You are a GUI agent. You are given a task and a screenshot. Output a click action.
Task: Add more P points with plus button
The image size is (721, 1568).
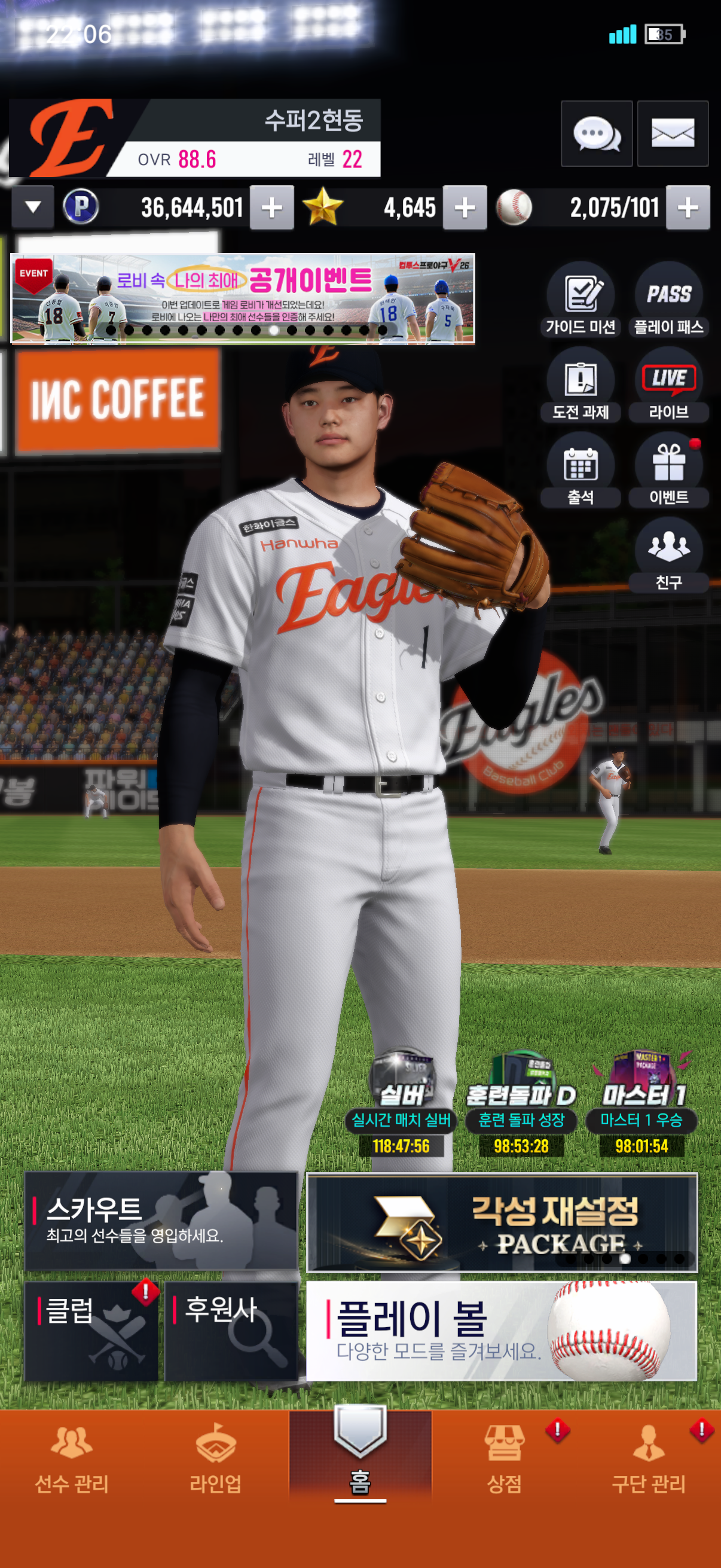[x=271, y=208]
